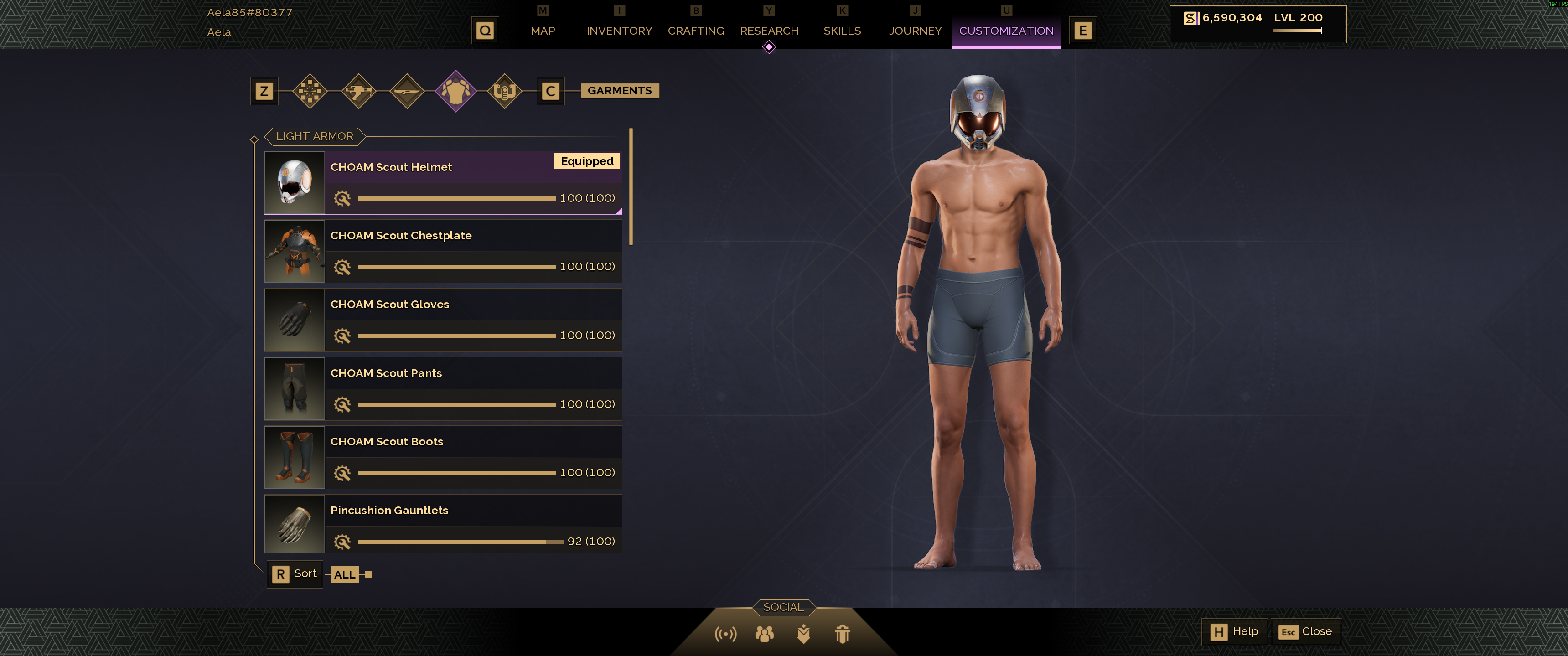
Task: Go to the Research tab
Action: pyautogui.click(x=768, y=31)
